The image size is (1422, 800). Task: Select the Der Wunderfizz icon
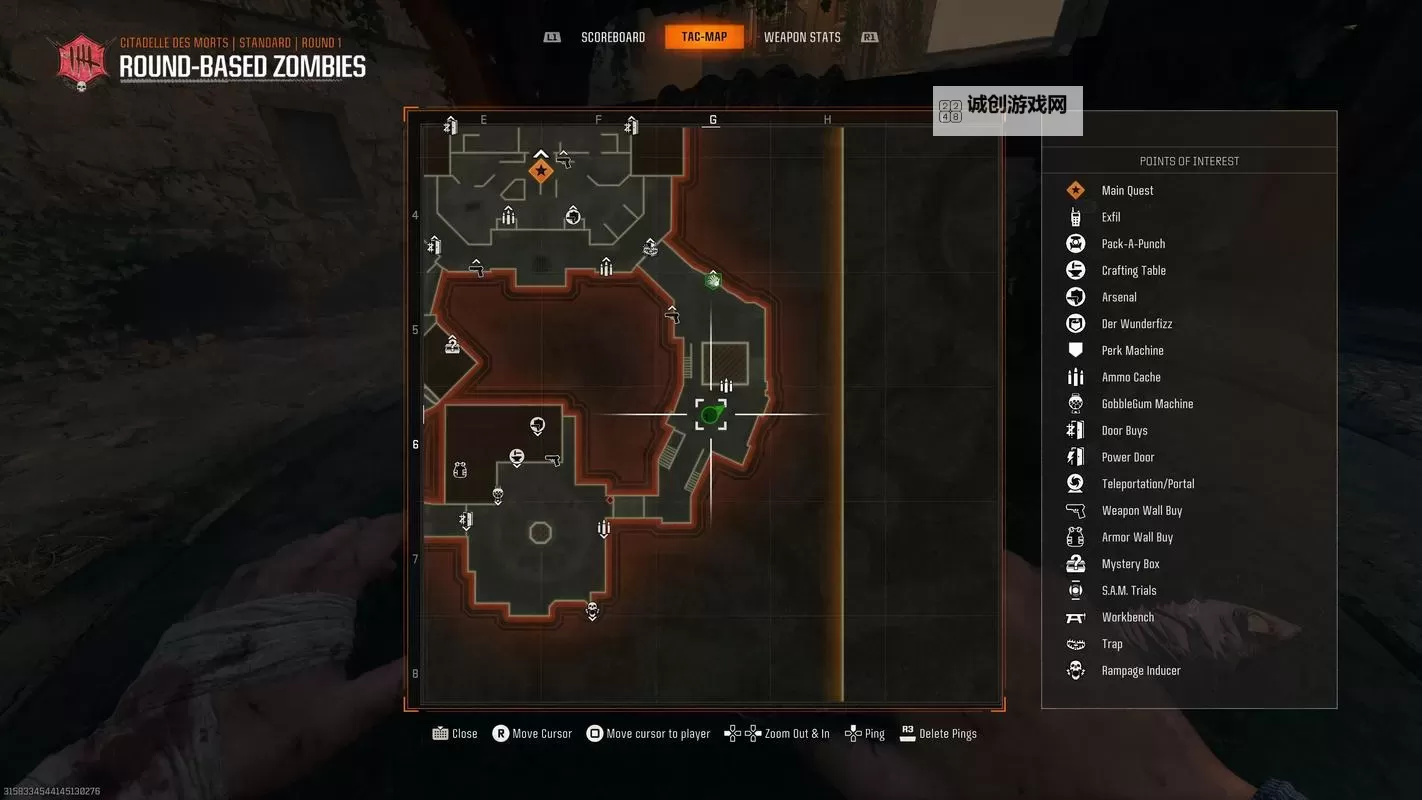[x=1075, y=323]
